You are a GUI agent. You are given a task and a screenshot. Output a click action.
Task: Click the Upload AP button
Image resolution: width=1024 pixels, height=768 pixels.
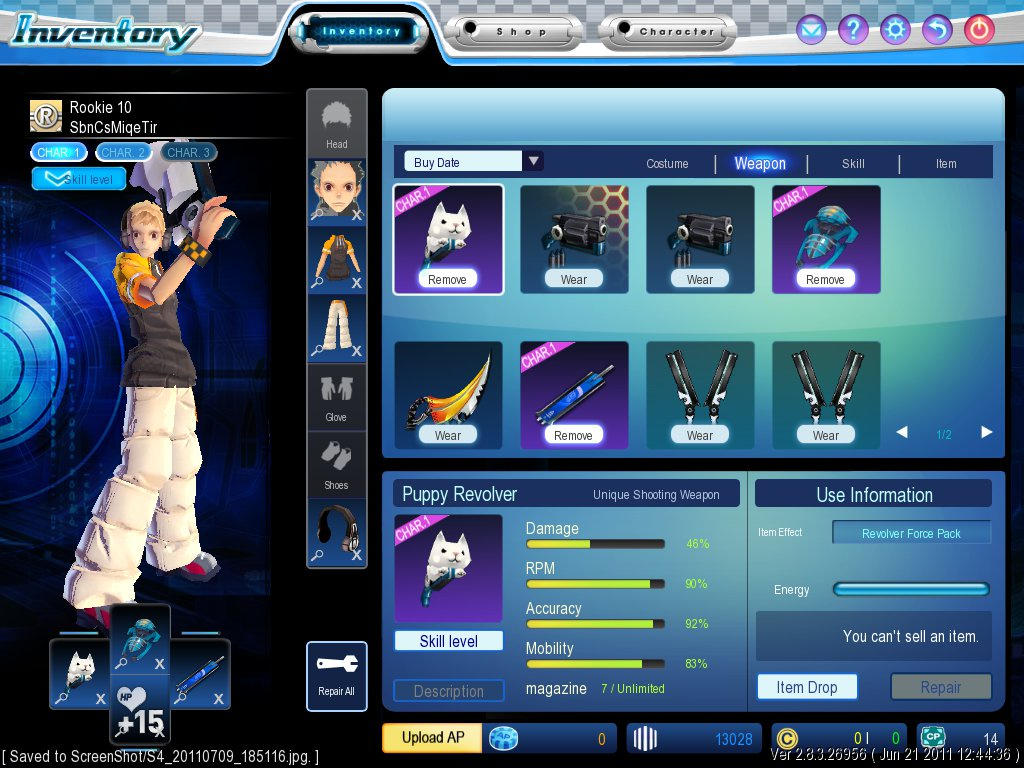click(x=432, y=738)
